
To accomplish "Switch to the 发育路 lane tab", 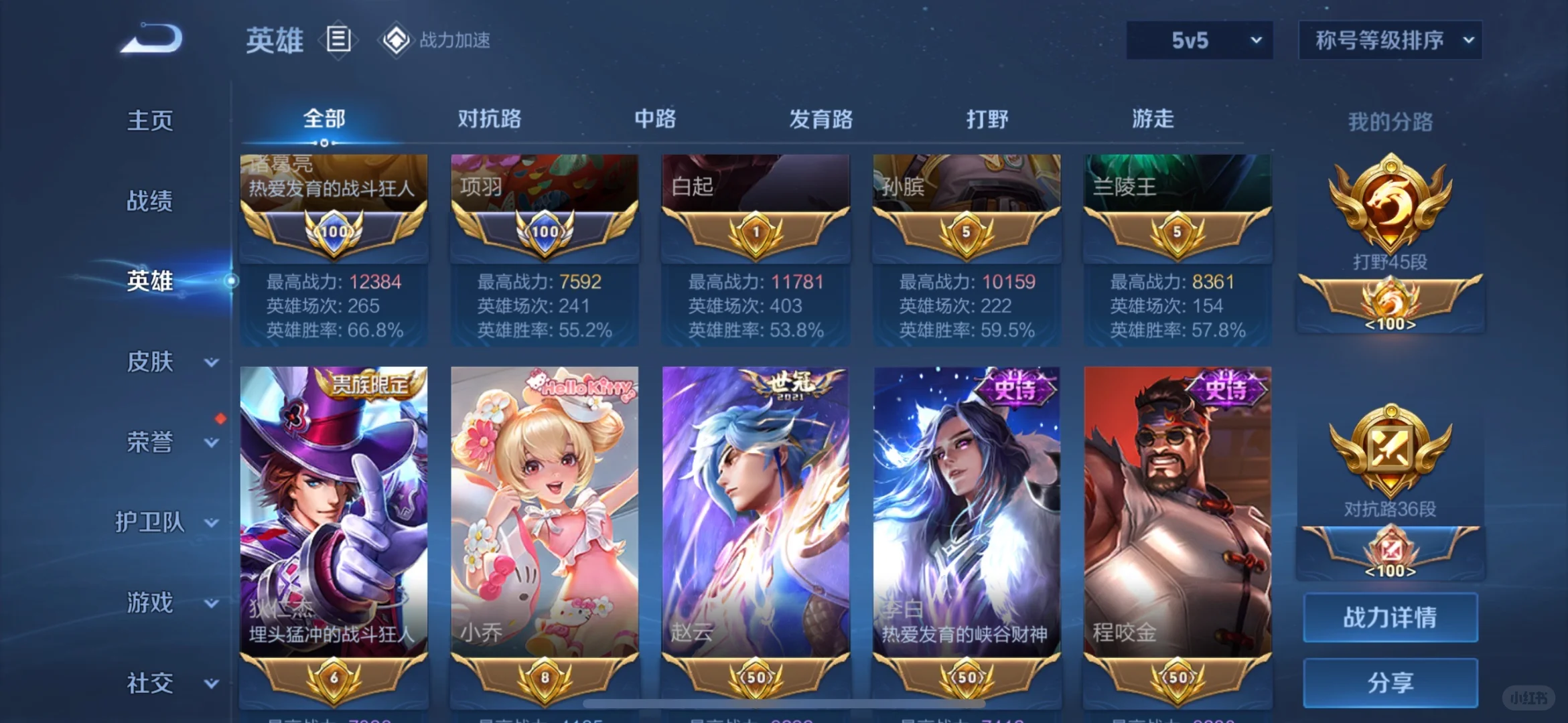I will click(x=821, y=119).
